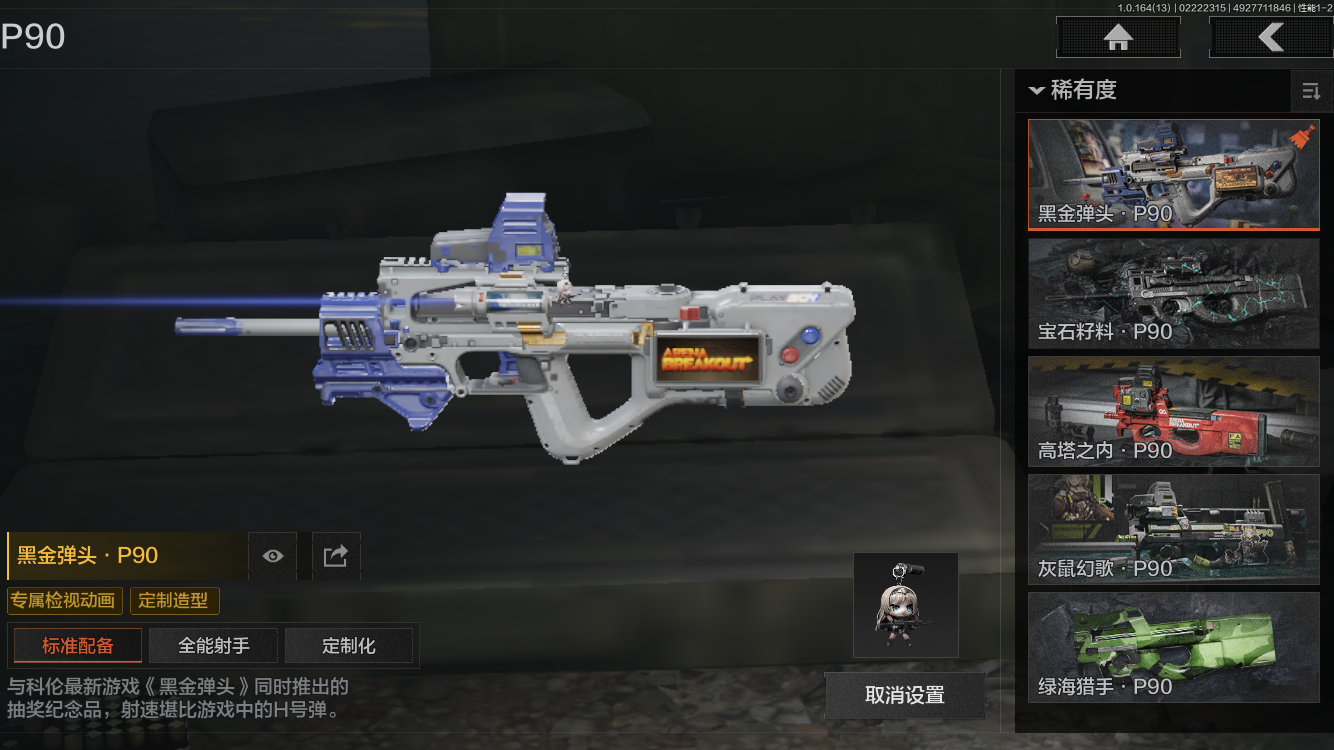1334x750 pixels.
Task: Click the back arrow button
Action: pyautogui.click(x=1270, y=38)
